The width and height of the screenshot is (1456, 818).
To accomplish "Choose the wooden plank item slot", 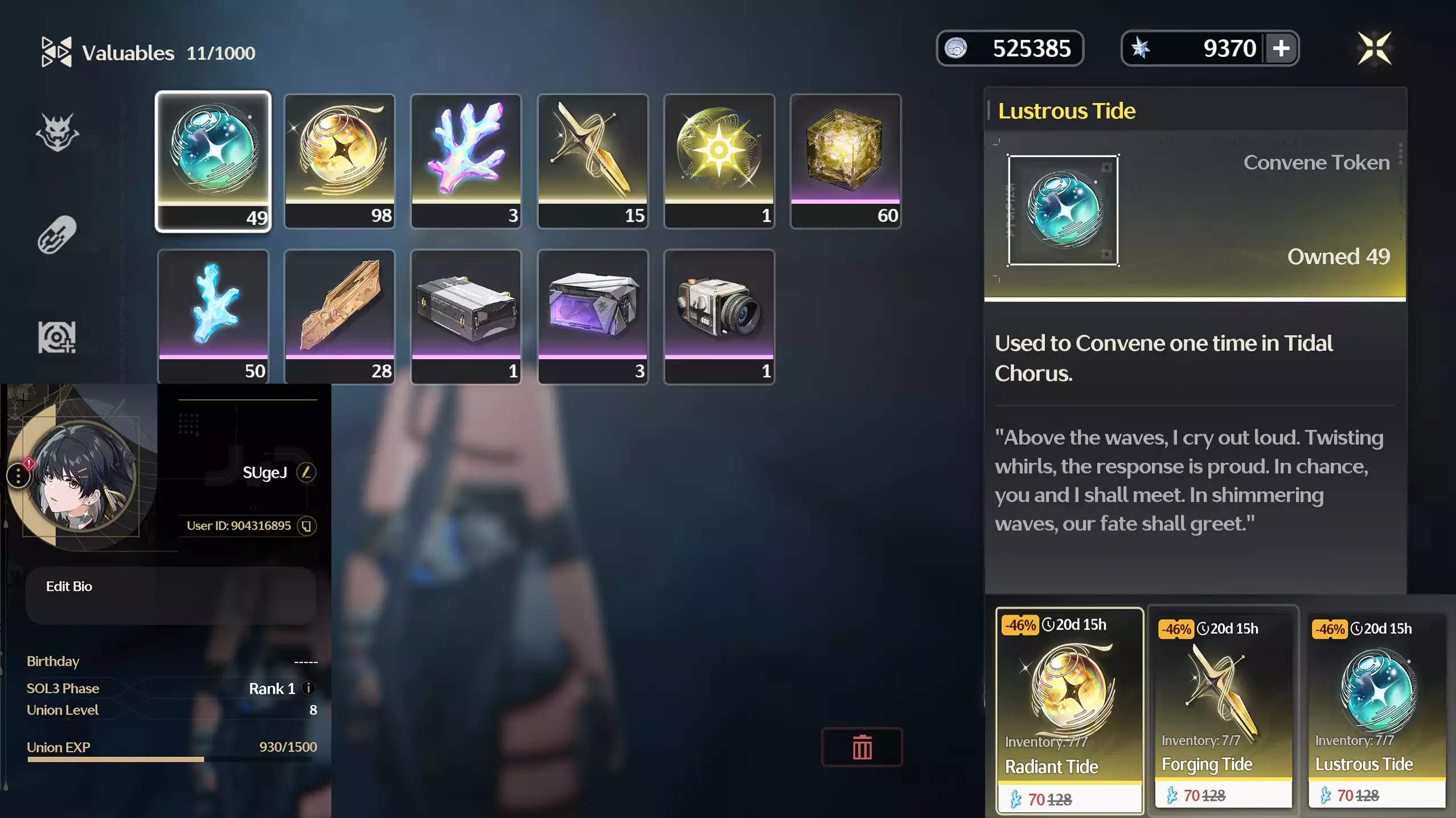I will click(x=339, y=316).
